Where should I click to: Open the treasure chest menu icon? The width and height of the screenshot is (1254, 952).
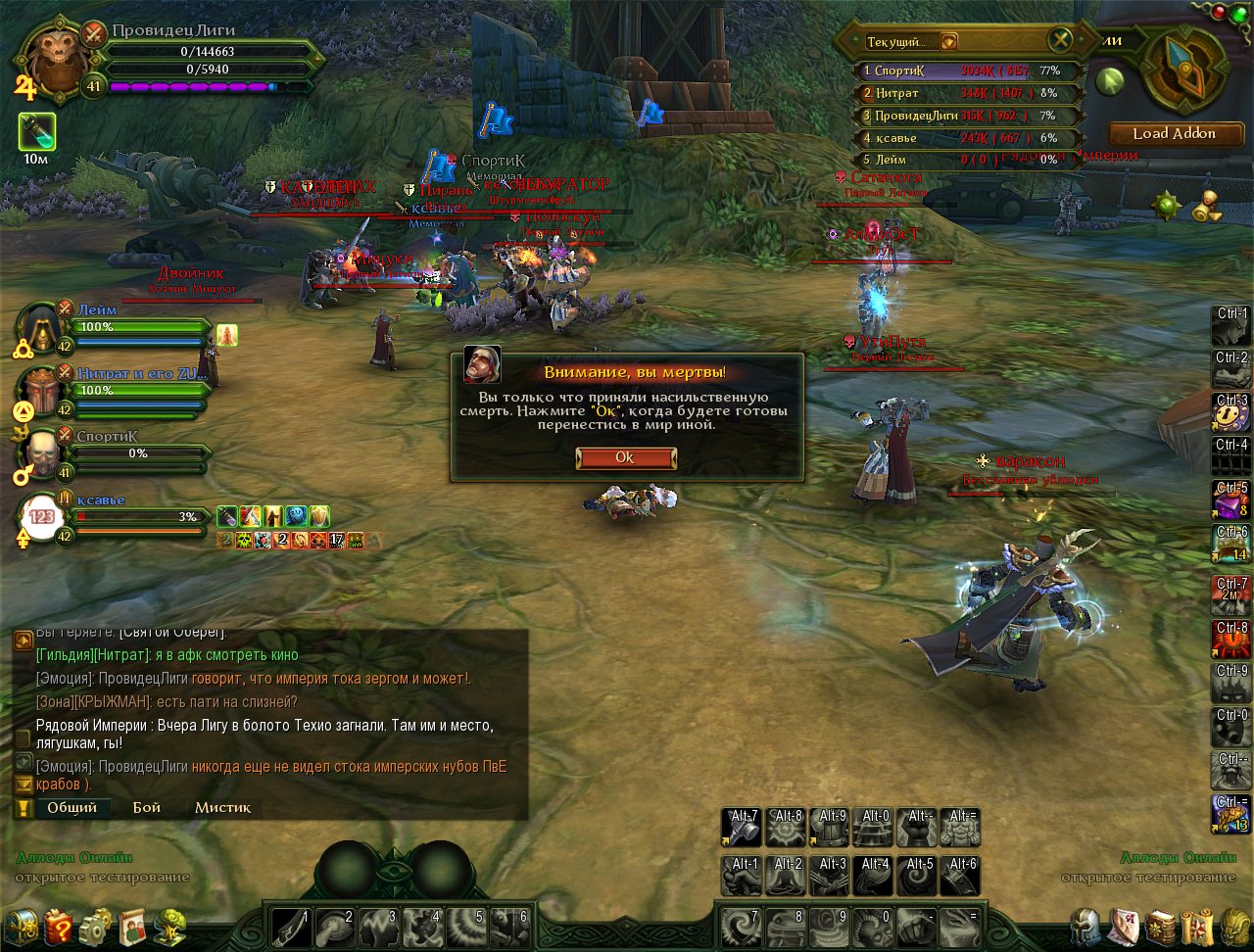click(21, 926)
